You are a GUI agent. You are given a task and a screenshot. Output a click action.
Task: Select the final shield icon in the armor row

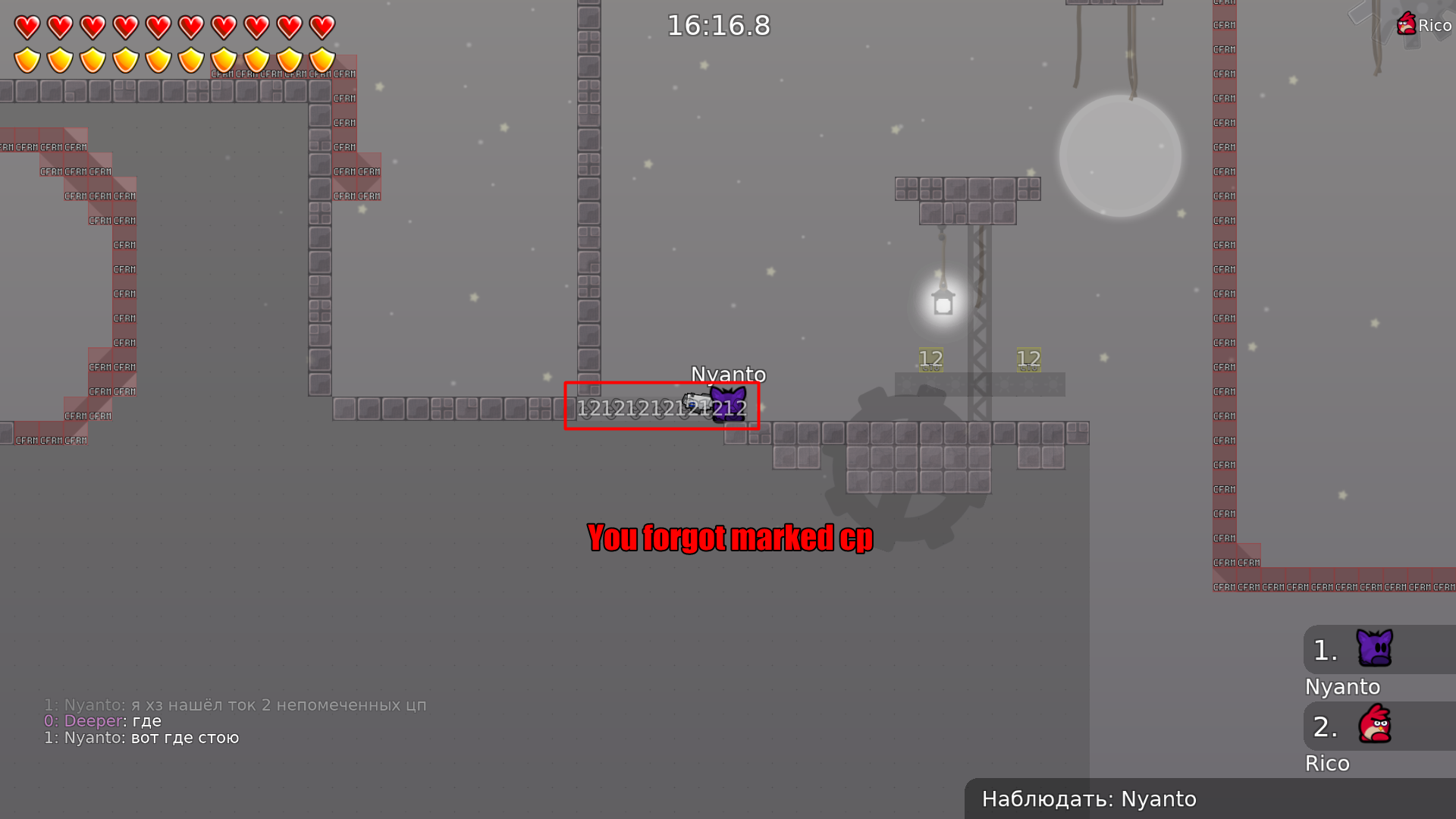pyautogui.click(x=321, y=60)
